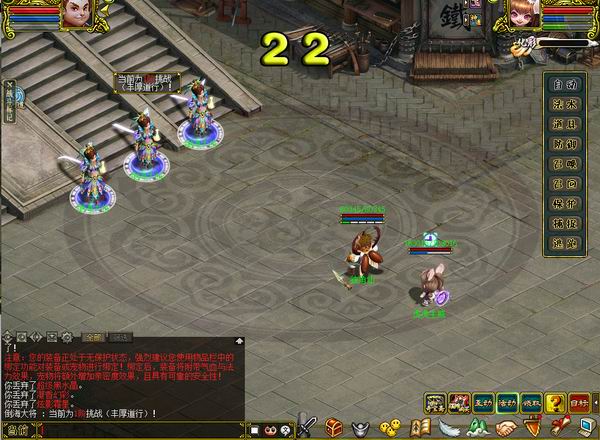600x440 pixels.
Task: Click the crossed swords icon
Action: 307,429
